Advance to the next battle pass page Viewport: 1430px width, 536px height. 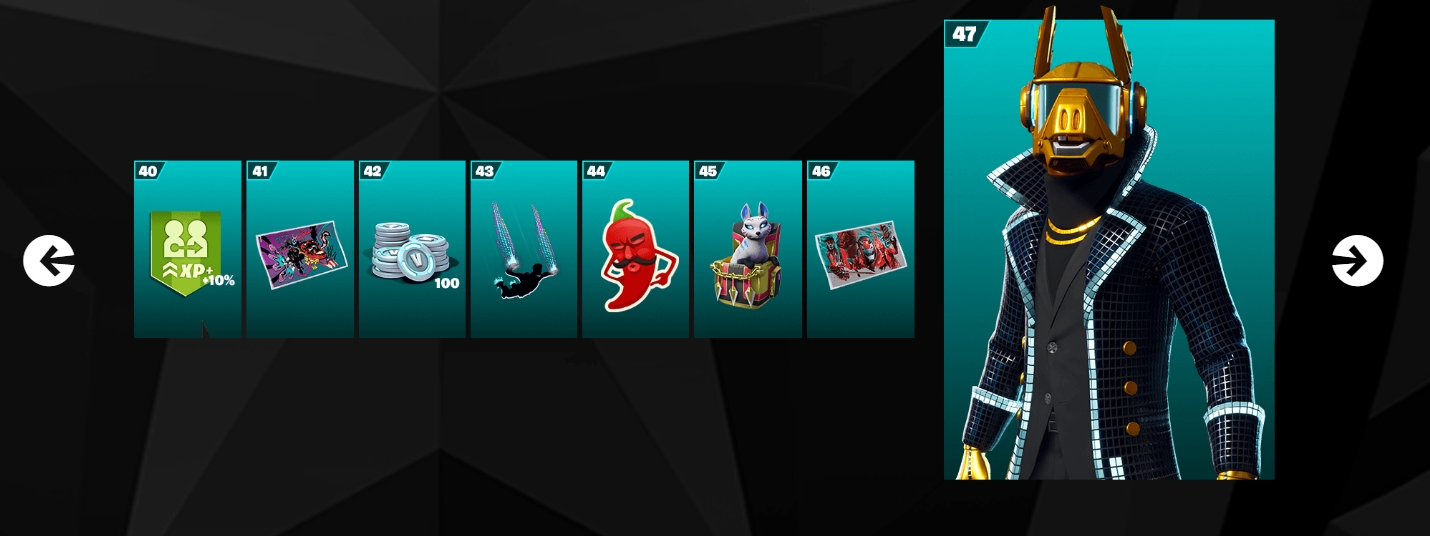(x=1357, y=261)
